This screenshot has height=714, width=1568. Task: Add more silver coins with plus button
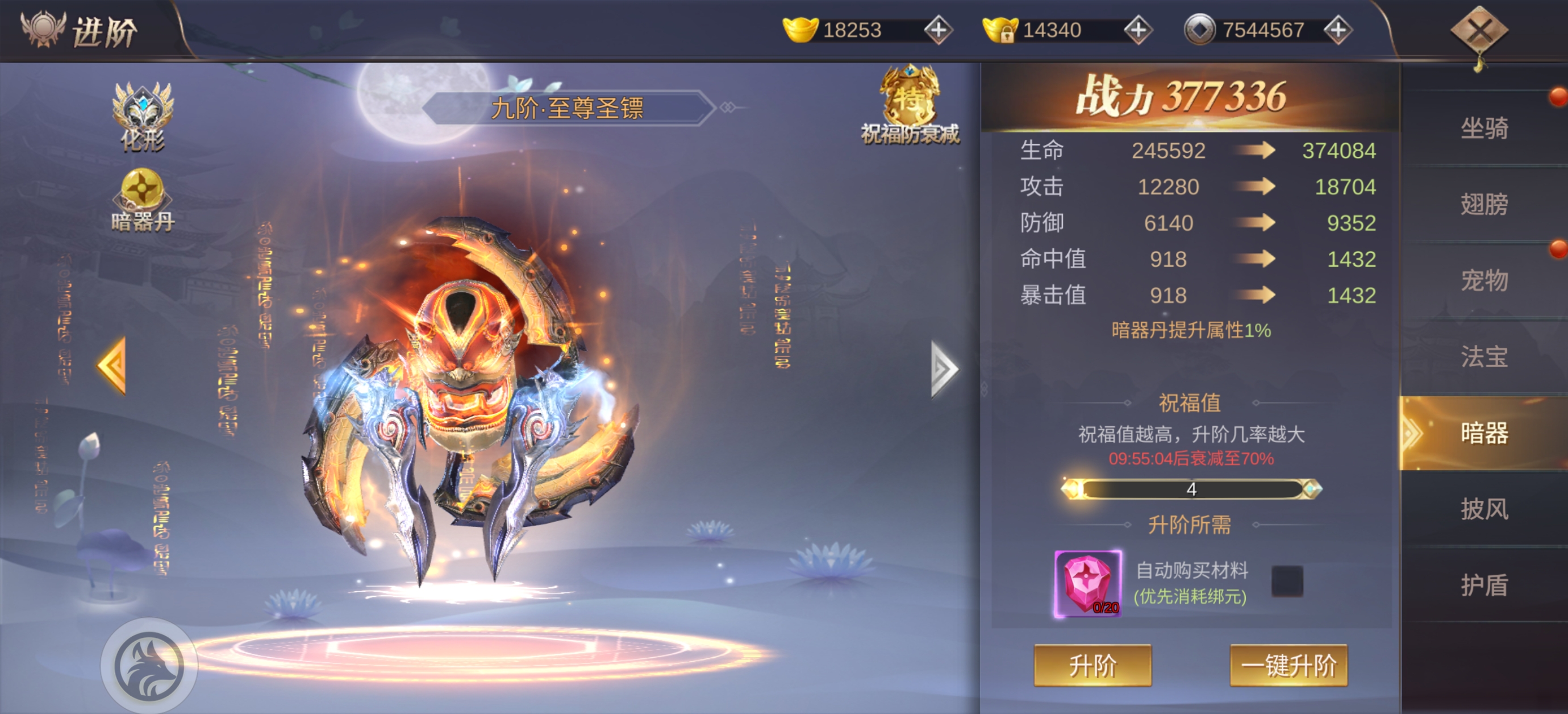point(1337,30)
